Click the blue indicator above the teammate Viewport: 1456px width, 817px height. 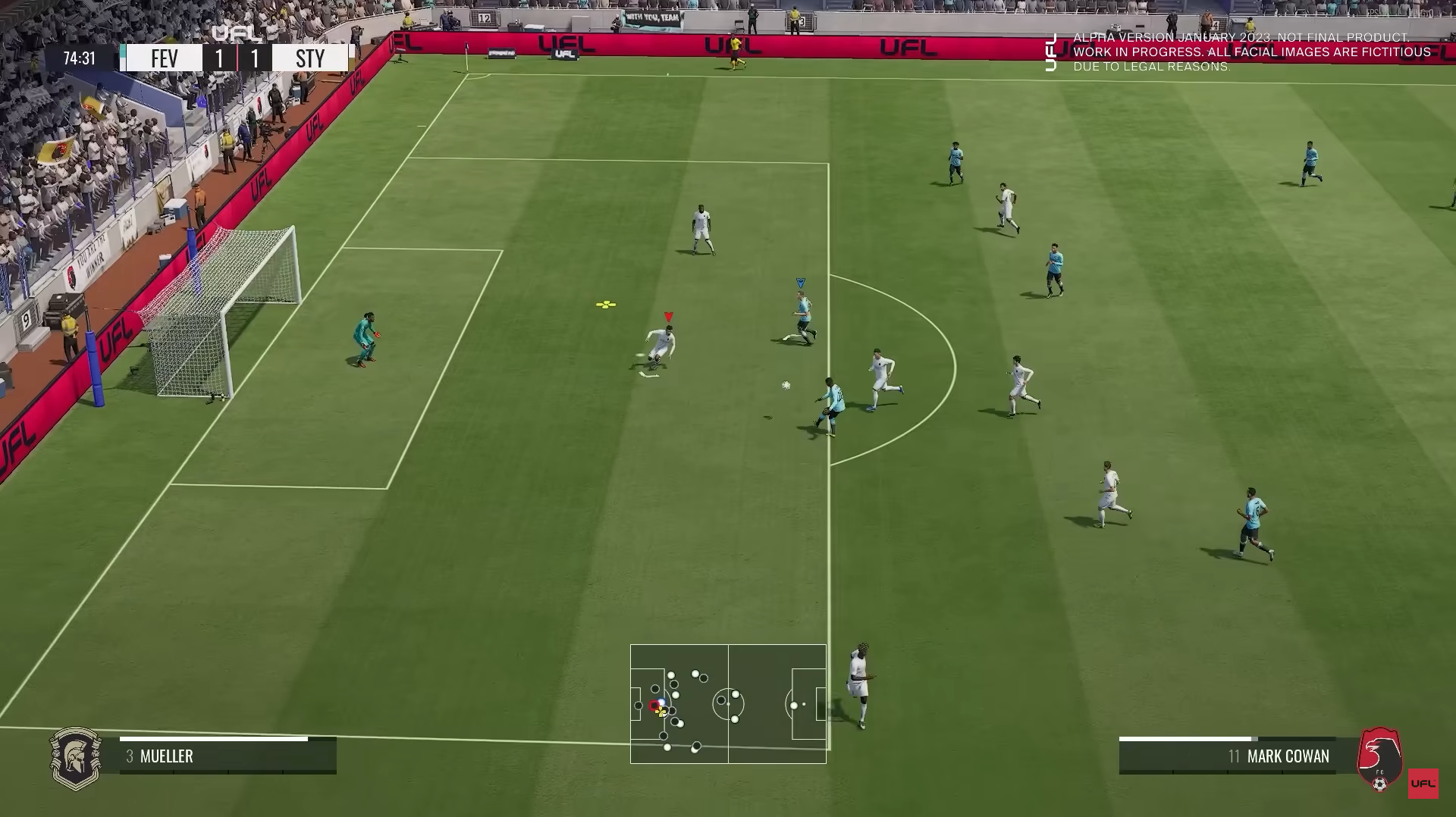click(800, 281)
